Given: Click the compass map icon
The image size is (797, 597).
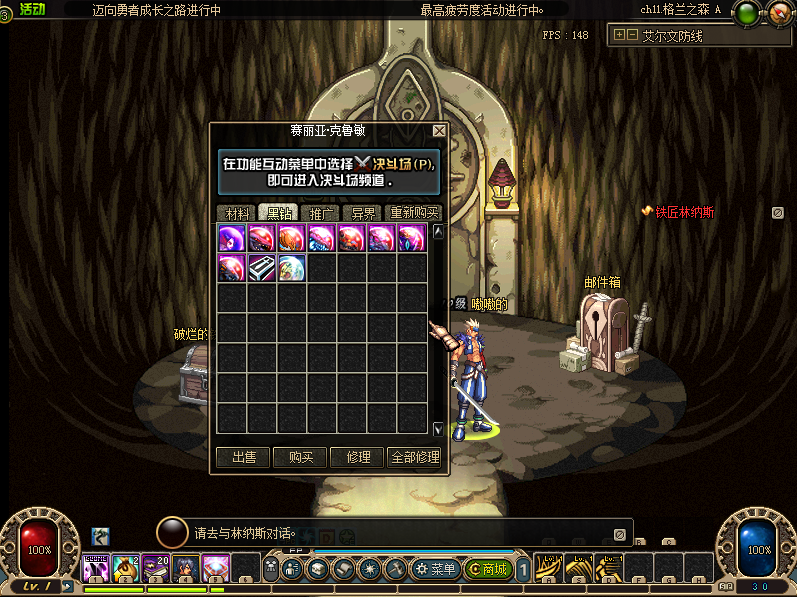Looking at the screenshot, I should 781,14.
